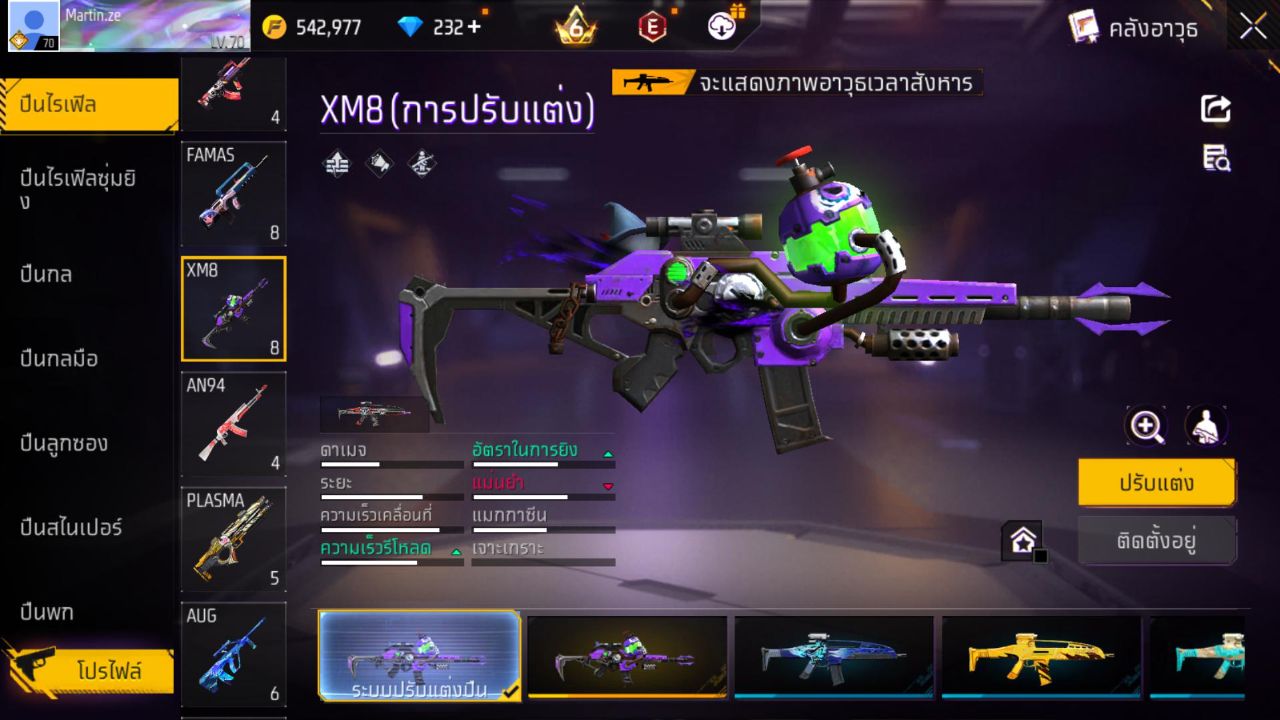Open the weapon stats upgrade icon below XM8 title
The image size is (1280, 720).
click(335, 163)
